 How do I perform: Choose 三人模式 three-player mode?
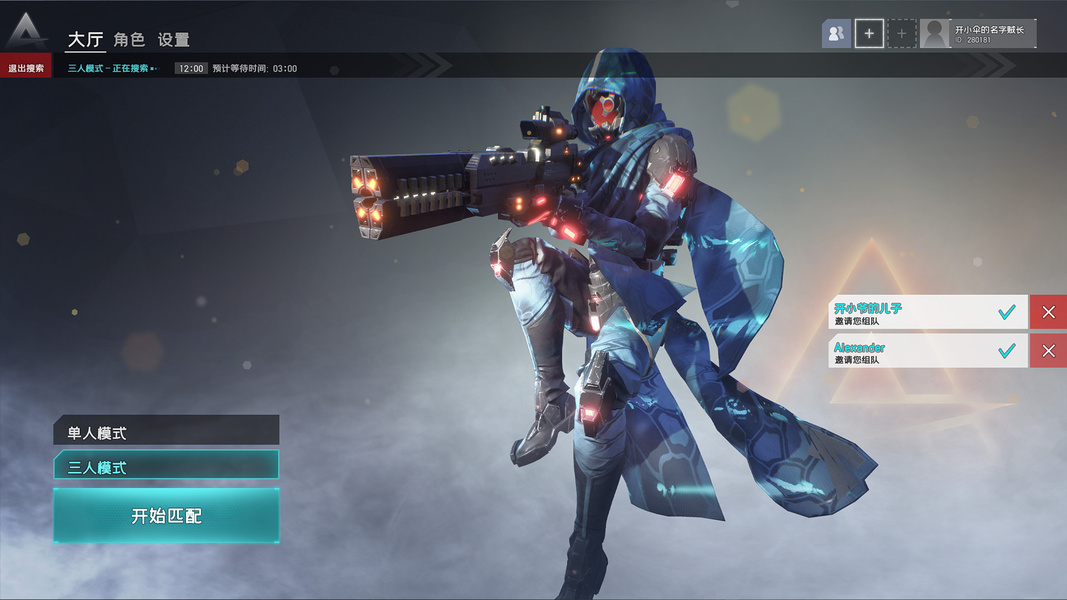point(166,466)
